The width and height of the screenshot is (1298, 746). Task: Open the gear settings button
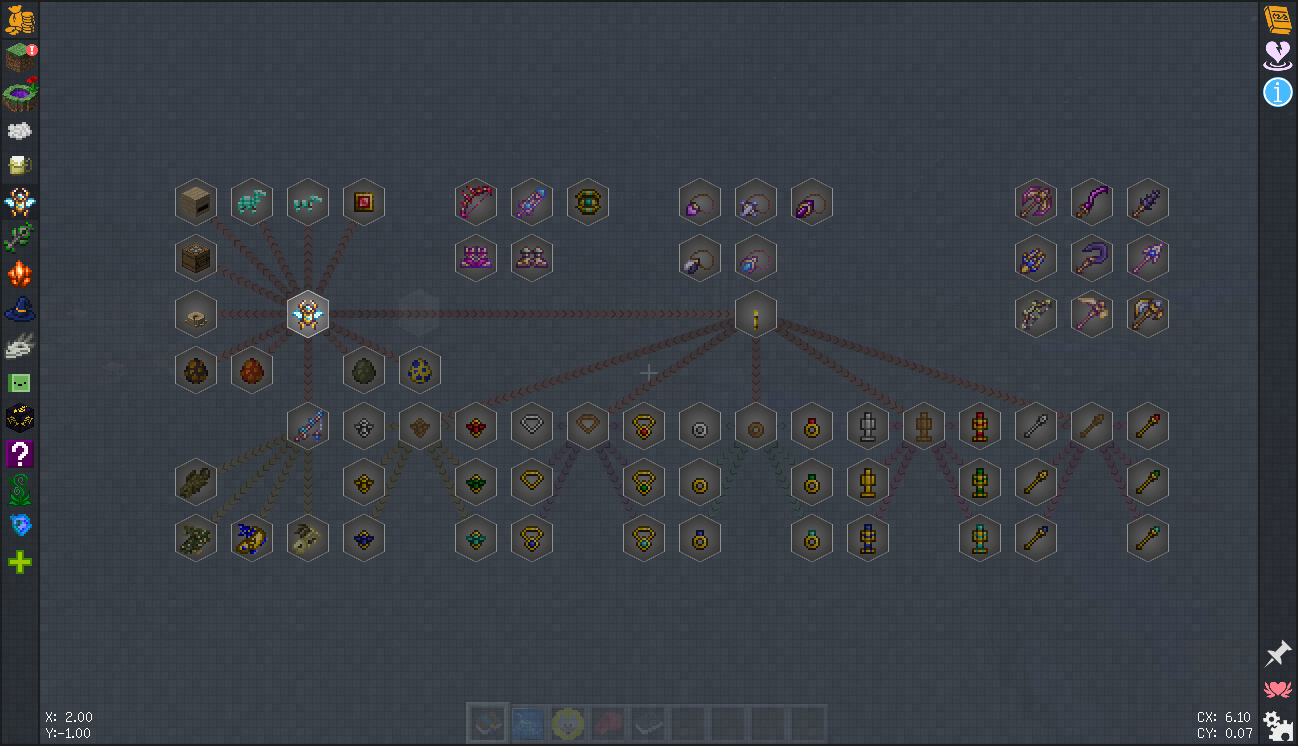(x=1278, y=724)
